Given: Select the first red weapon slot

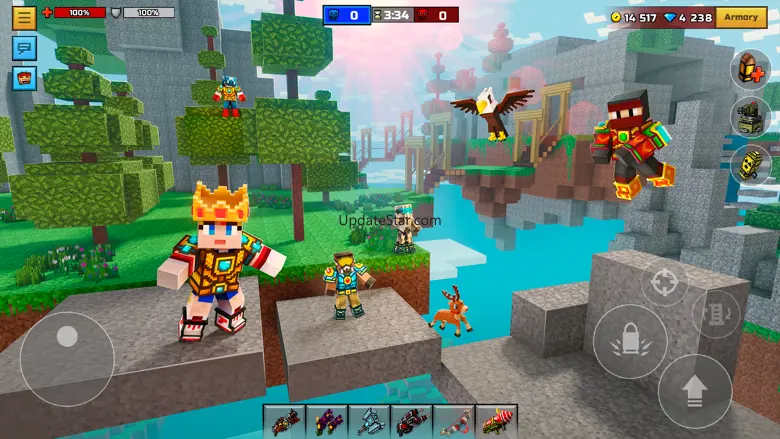Looking at the screenshot, I should tap(285, 421).
